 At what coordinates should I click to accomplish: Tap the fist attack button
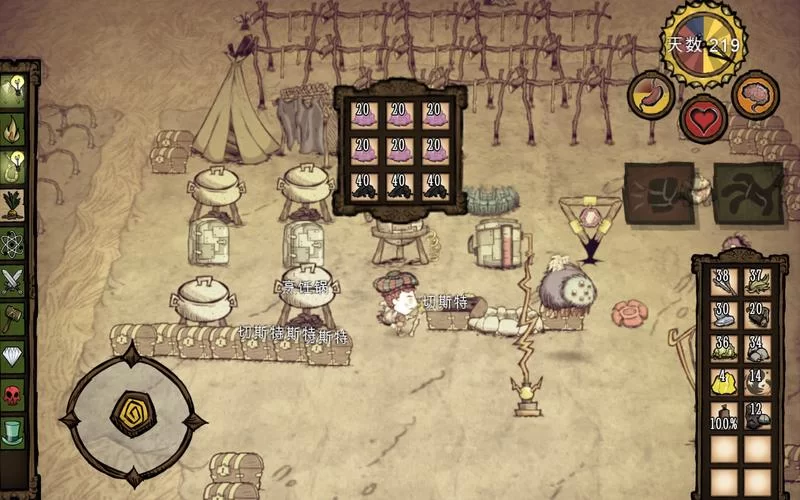coord(659,192)
